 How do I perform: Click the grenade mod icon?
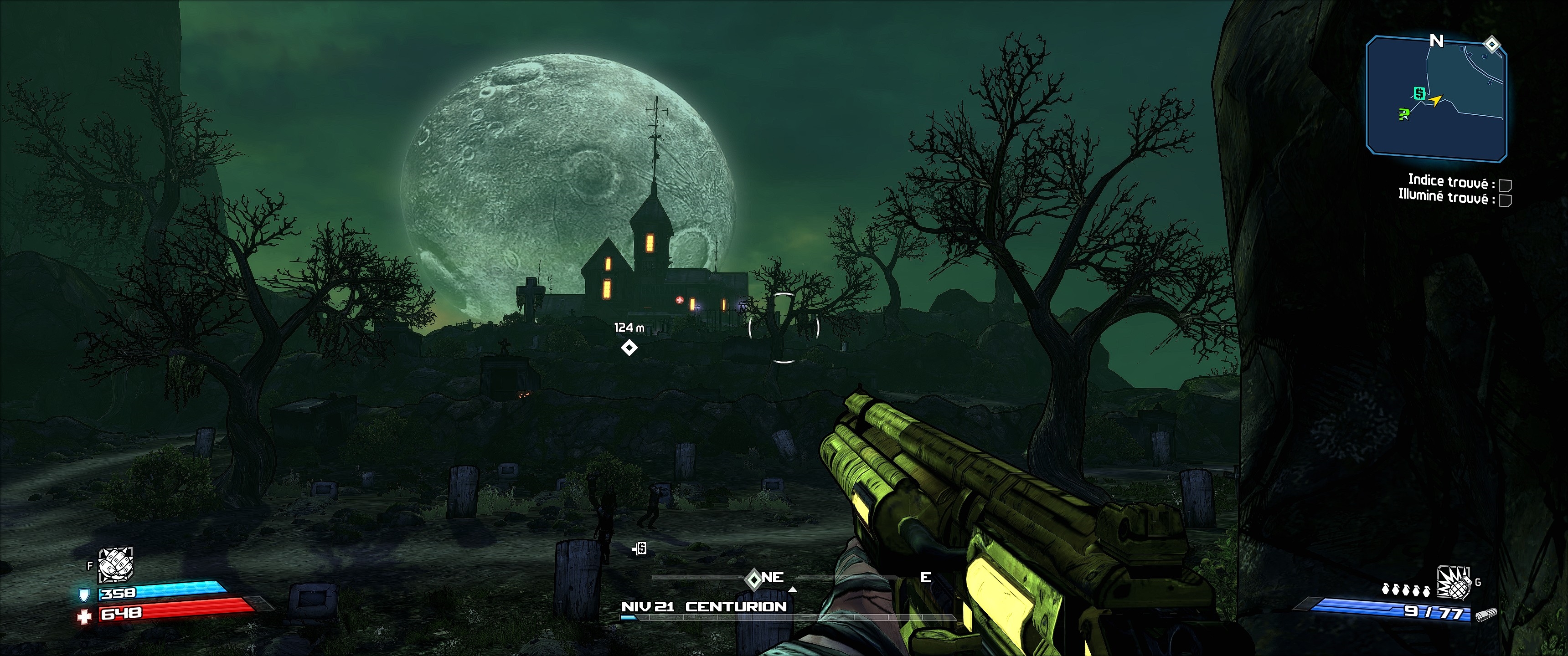[1454, 582]
